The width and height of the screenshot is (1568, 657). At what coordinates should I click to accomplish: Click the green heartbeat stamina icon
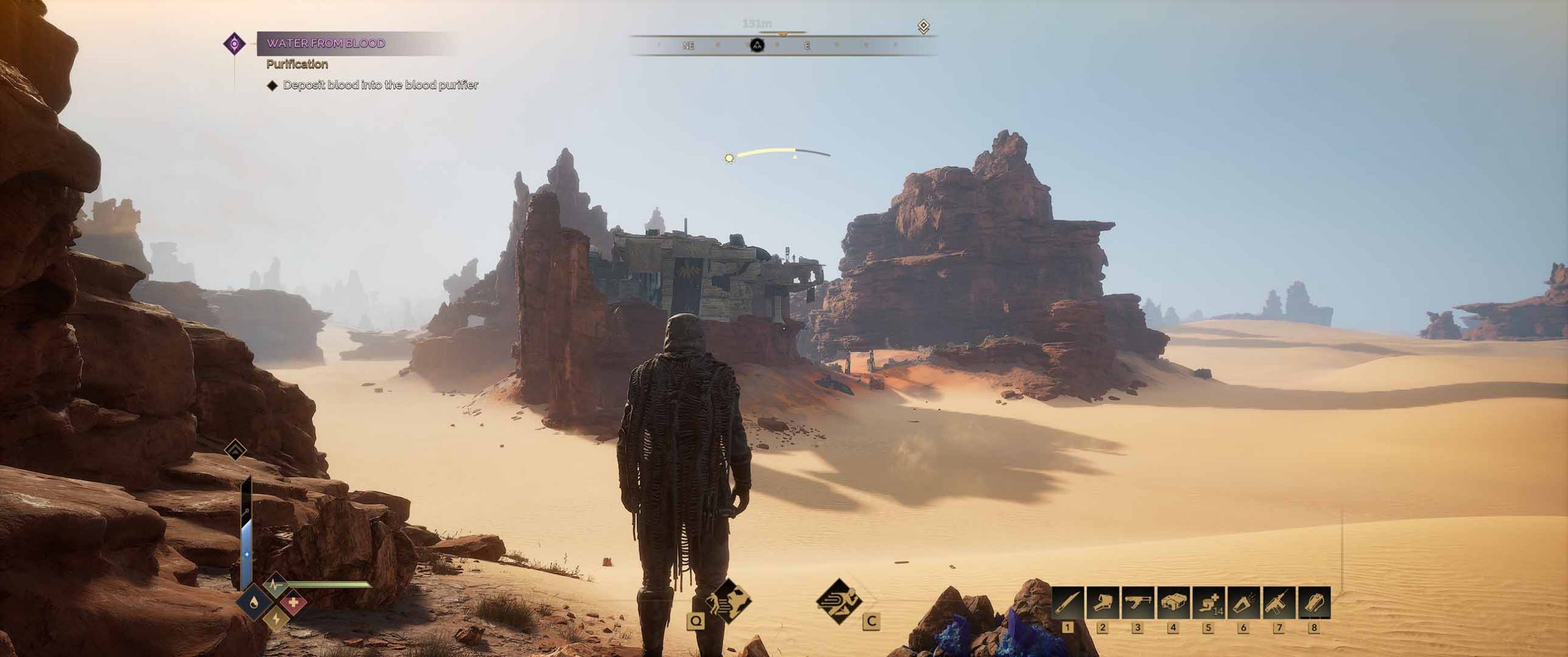pos(275,585)
